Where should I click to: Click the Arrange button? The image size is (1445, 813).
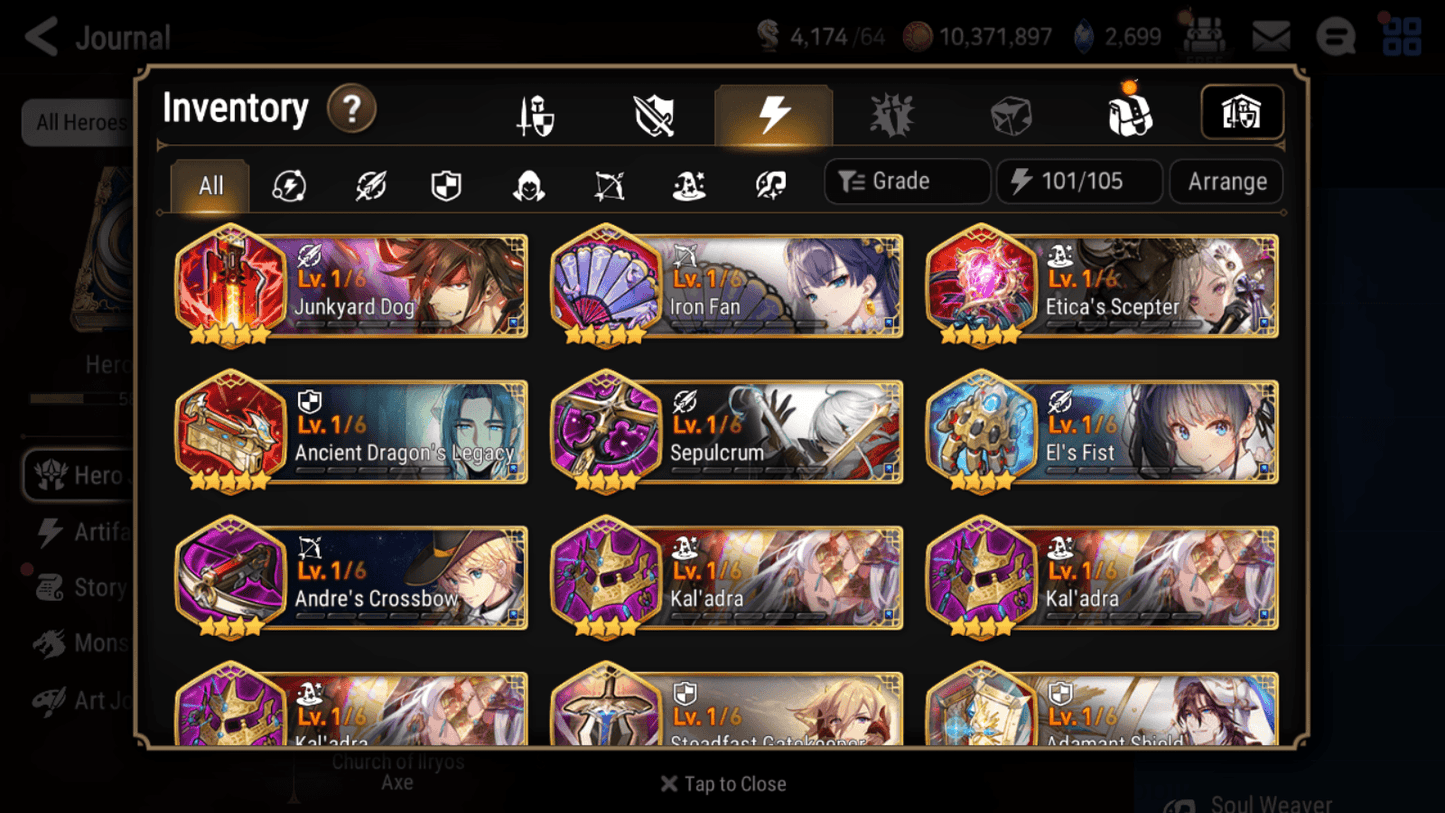click(x=1226, y=181)
